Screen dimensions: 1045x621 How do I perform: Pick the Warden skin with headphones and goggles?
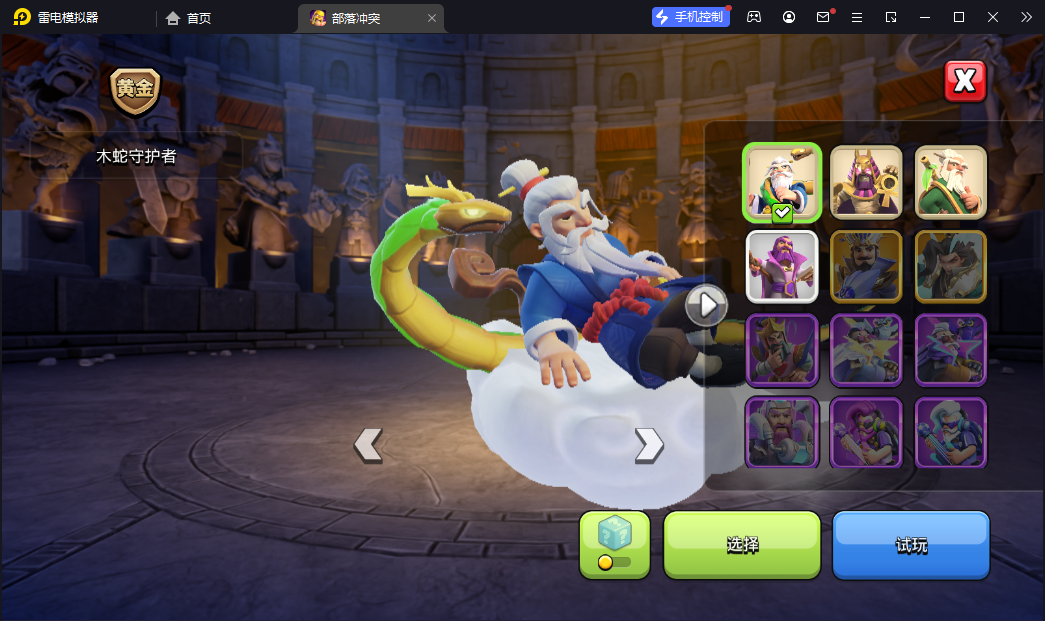point(950,432)
